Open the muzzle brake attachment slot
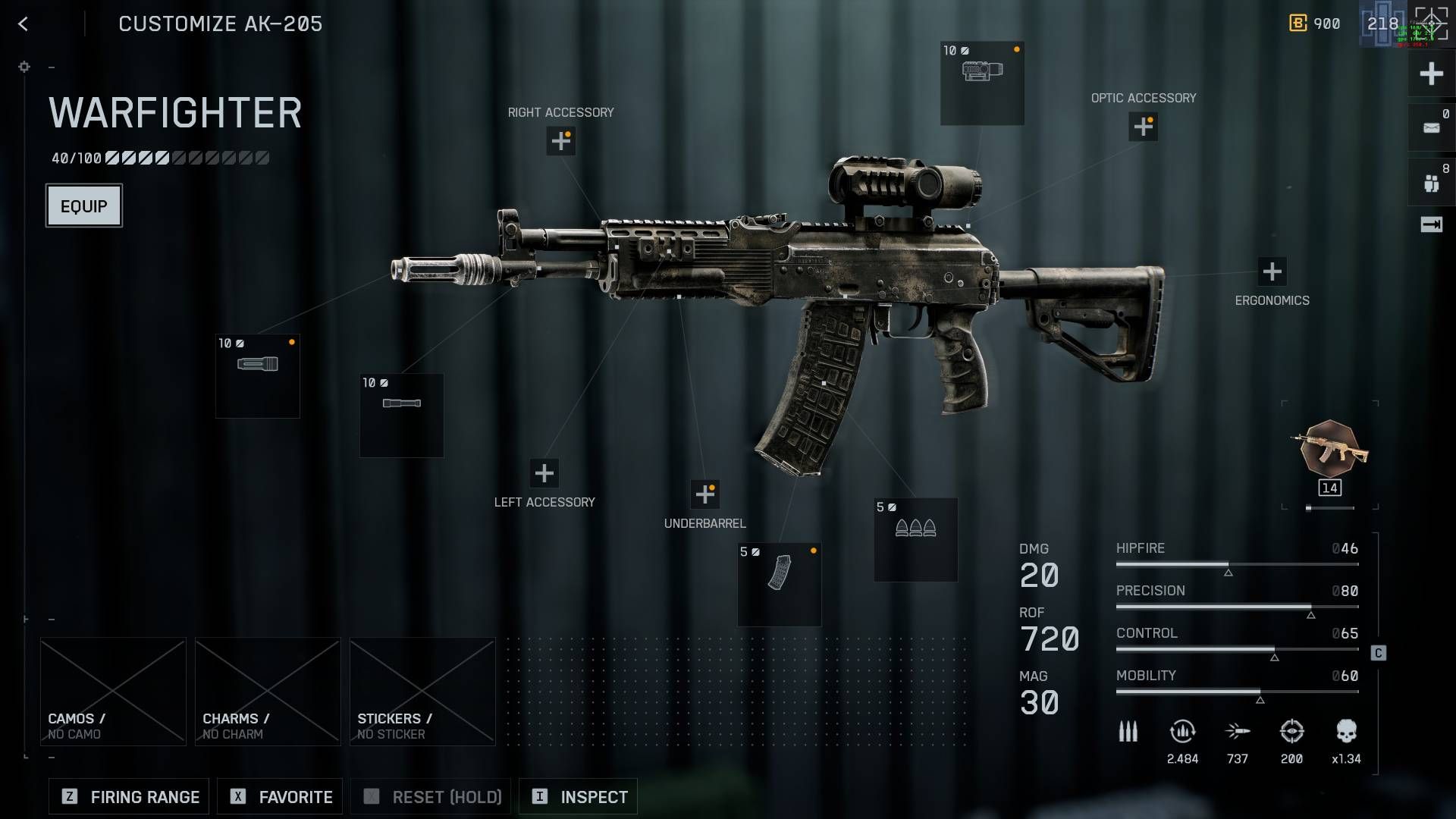The height and width of the screenshot is (819, 1456). tap(257, 375)
